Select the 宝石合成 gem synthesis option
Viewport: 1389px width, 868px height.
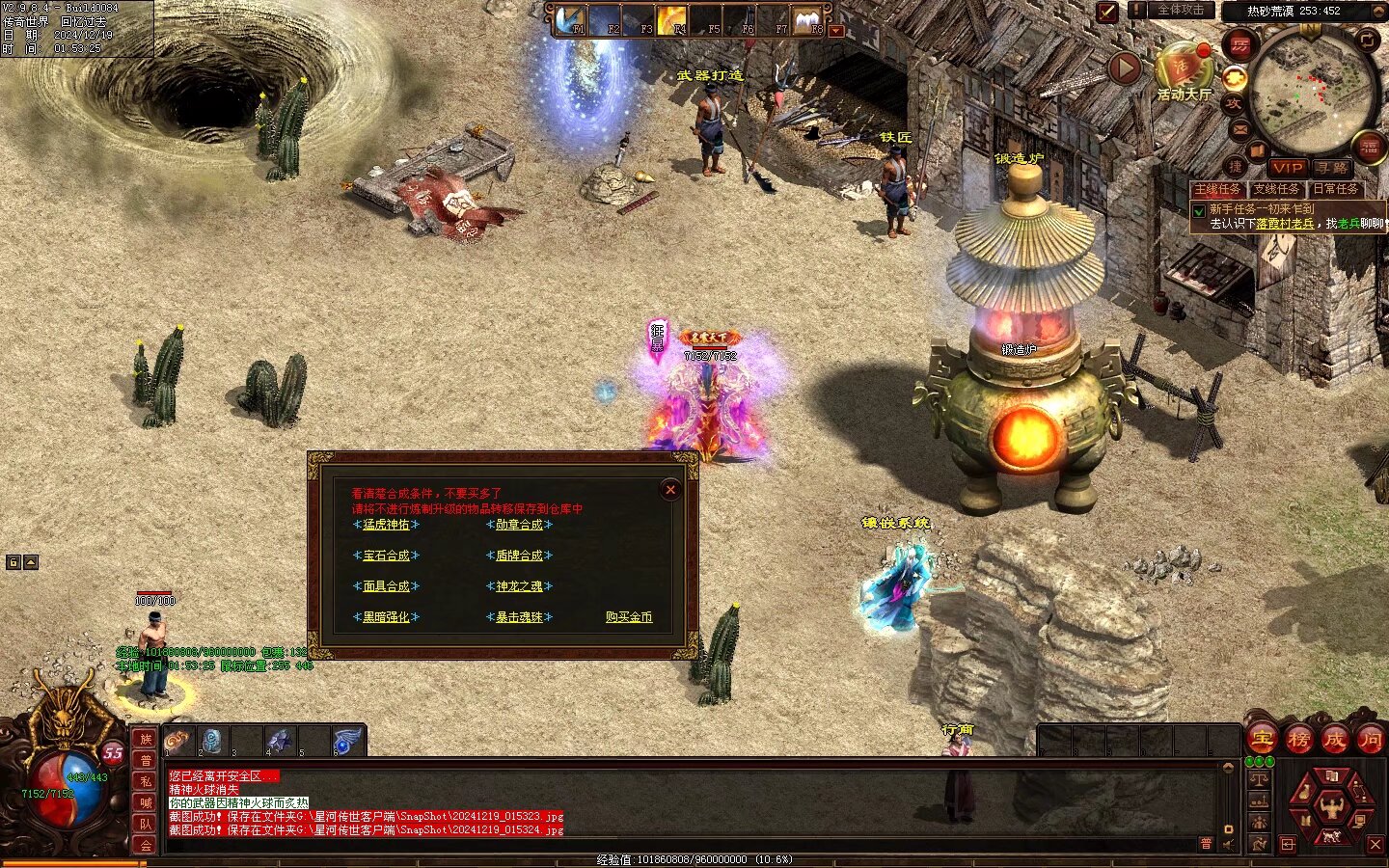tap(386, 556)
